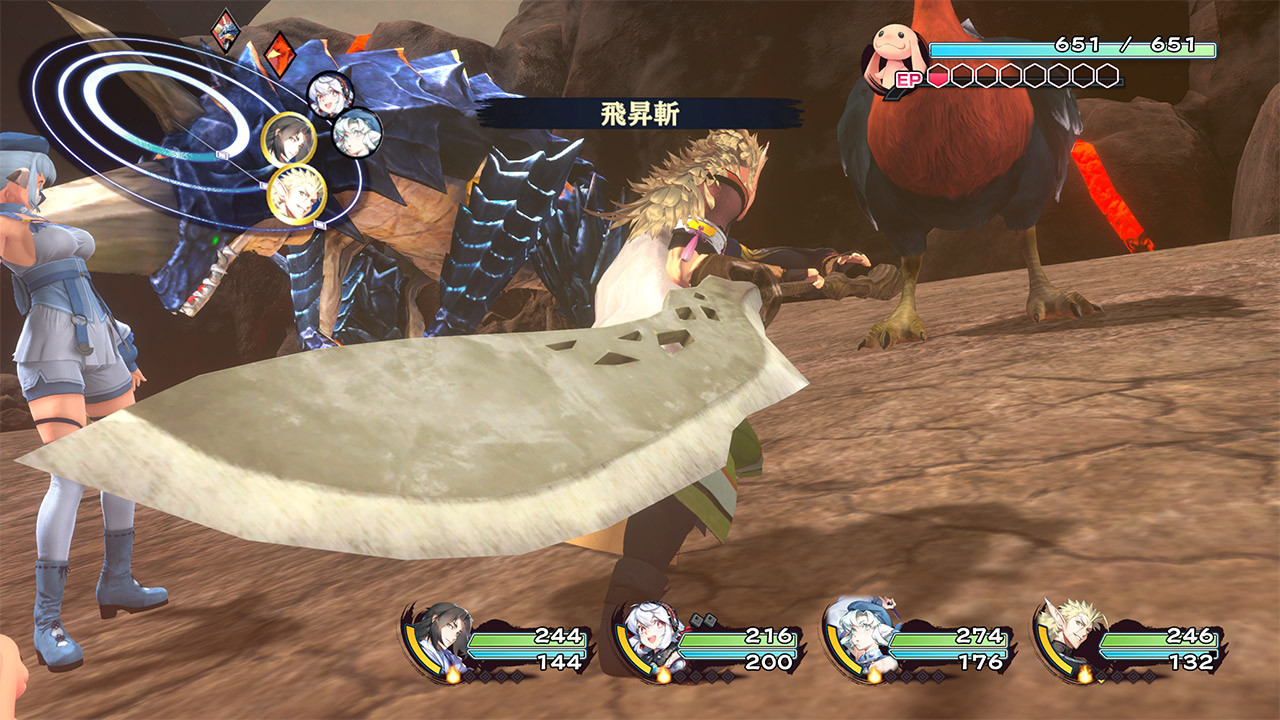
Task: Click the teal-haired character's orbit portrait
Action: pyautogui.click(x=359, y=134)
